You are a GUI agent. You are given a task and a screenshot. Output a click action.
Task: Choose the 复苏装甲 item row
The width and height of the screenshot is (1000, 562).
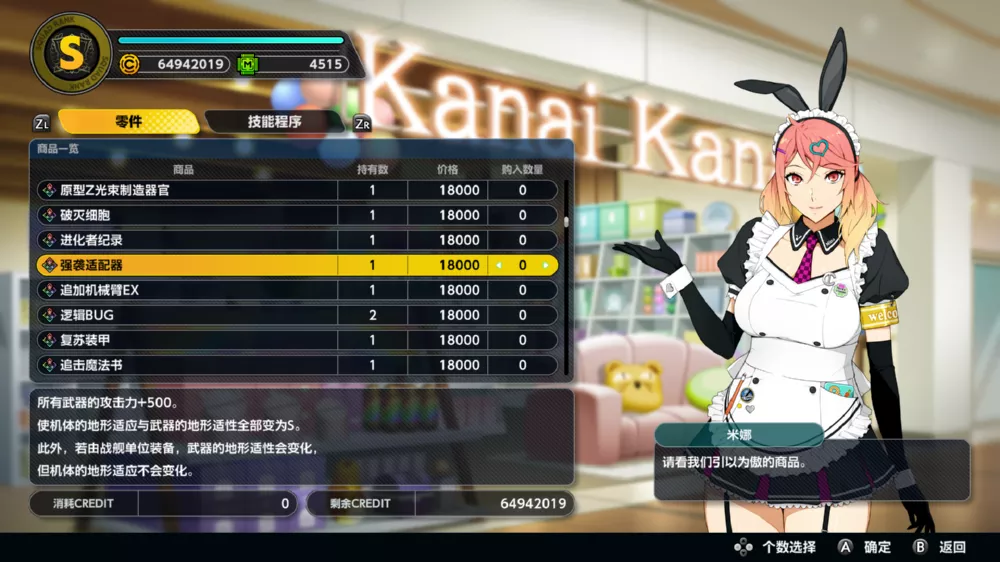click(x=190, y=340)
